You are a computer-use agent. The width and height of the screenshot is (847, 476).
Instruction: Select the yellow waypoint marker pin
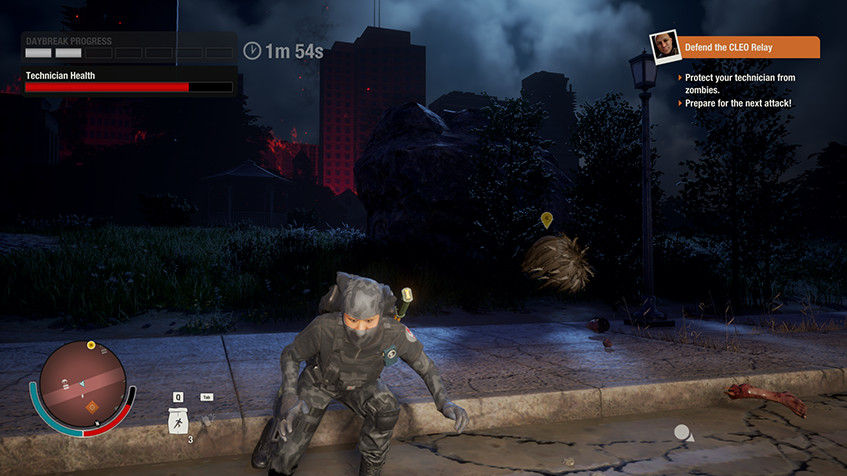pos(546,219)
